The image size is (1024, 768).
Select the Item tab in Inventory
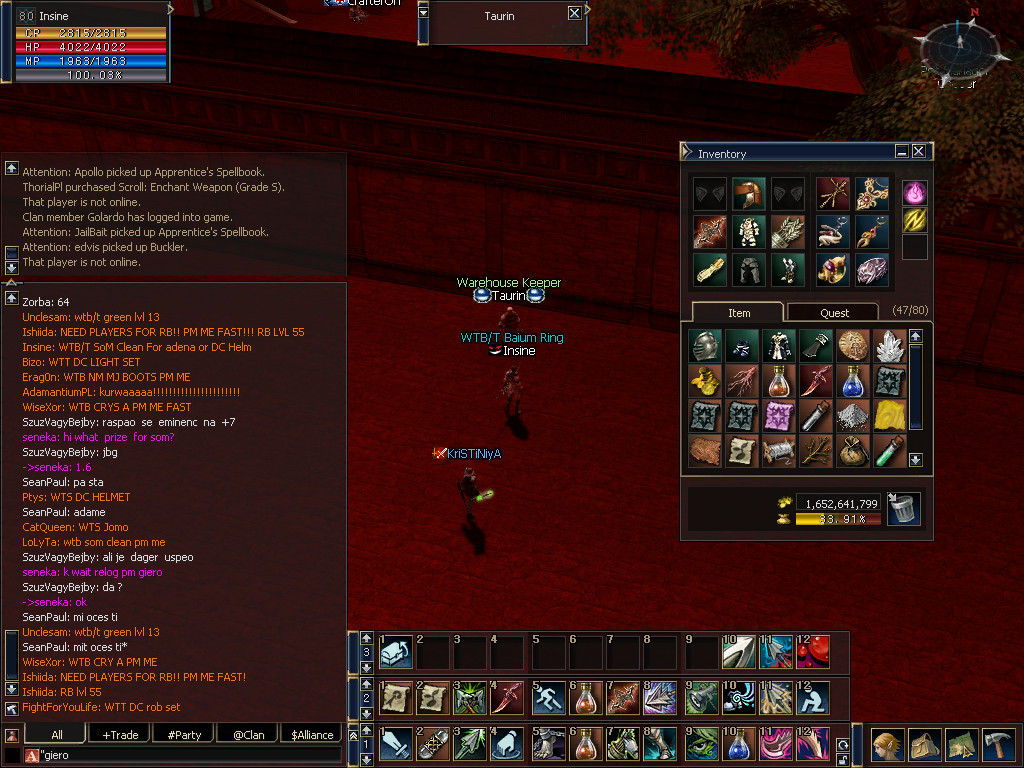coord(738,313)
